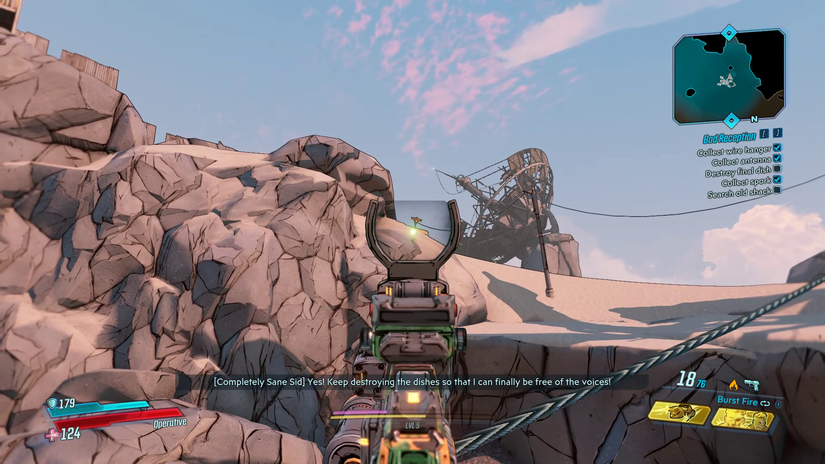
Task: Click the Collect spark objective
Action: [x=745, y=182]
